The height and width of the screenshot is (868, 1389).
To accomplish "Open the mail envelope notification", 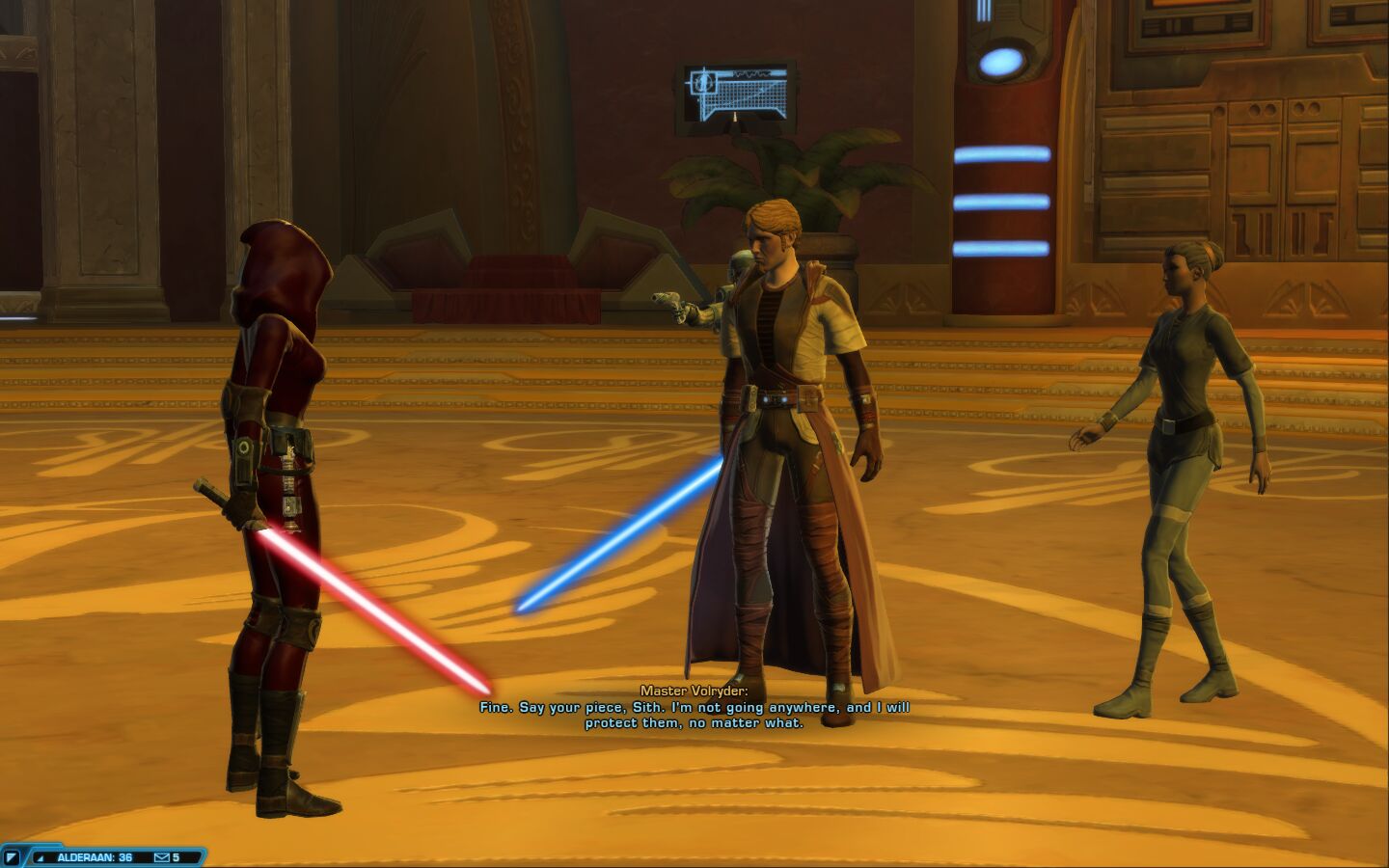I will [161, 857].
